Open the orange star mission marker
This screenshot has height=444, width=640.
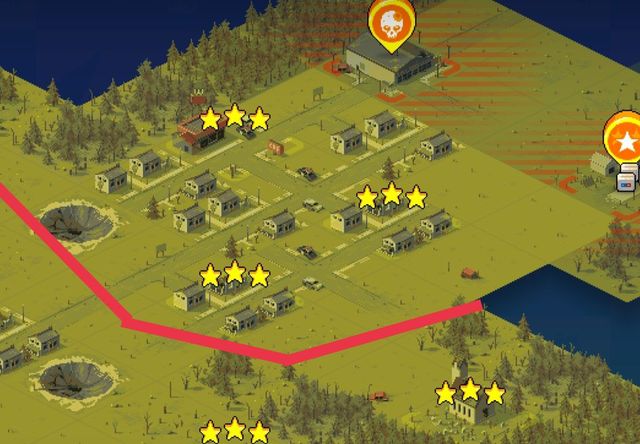[625, 141]
